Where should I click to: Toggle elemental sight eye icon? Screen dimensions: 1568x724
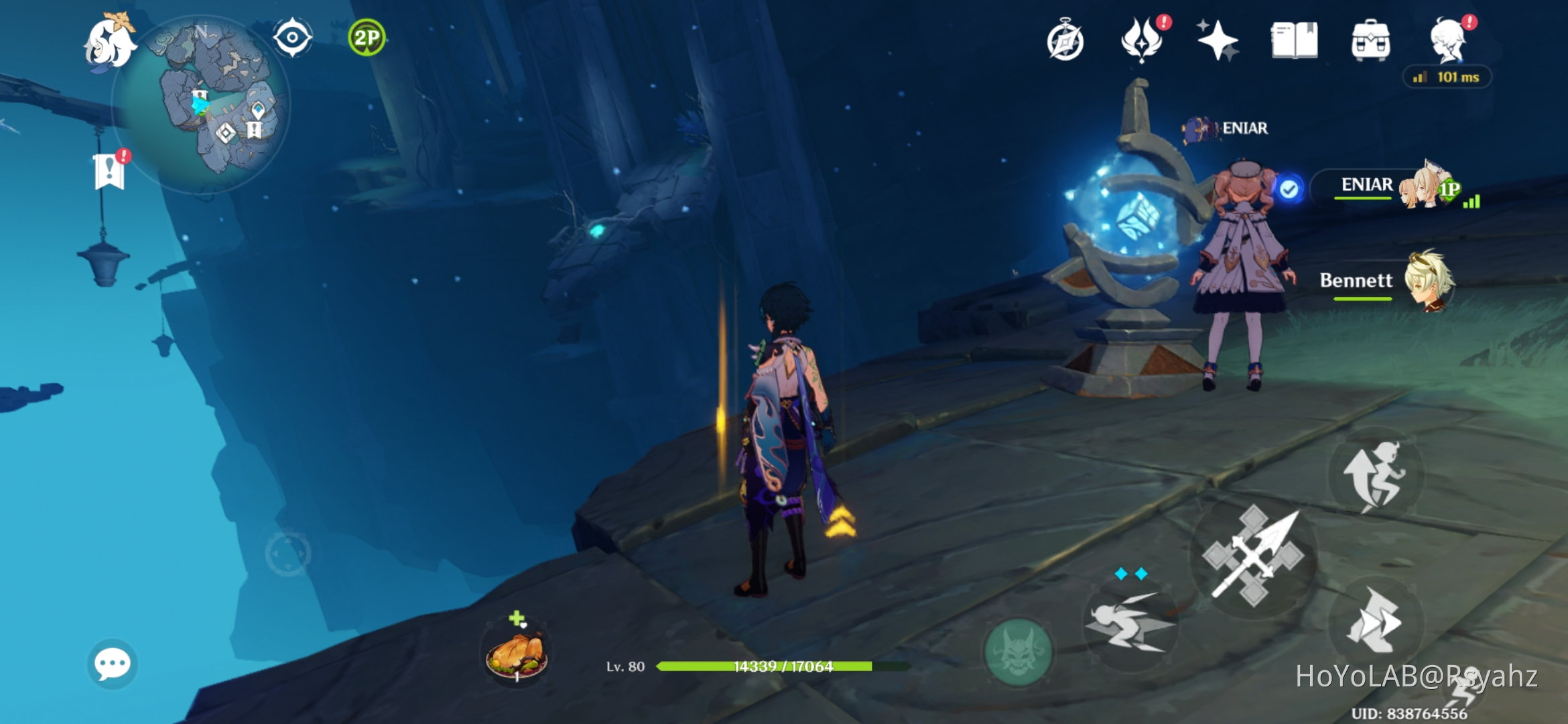click(x=293, y=38)
